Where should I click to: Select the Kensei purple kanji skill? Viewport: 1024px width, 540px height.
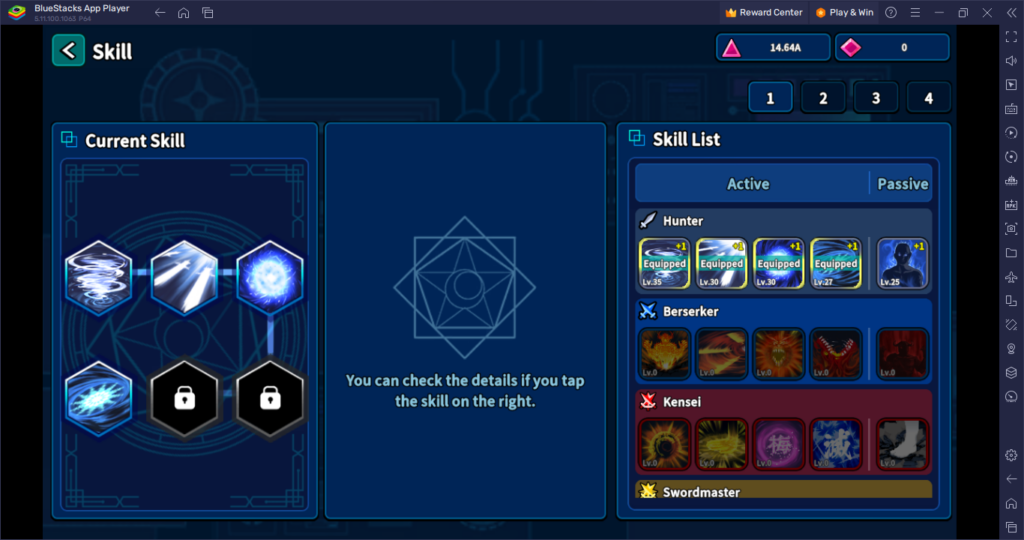[x=778, y=444]
